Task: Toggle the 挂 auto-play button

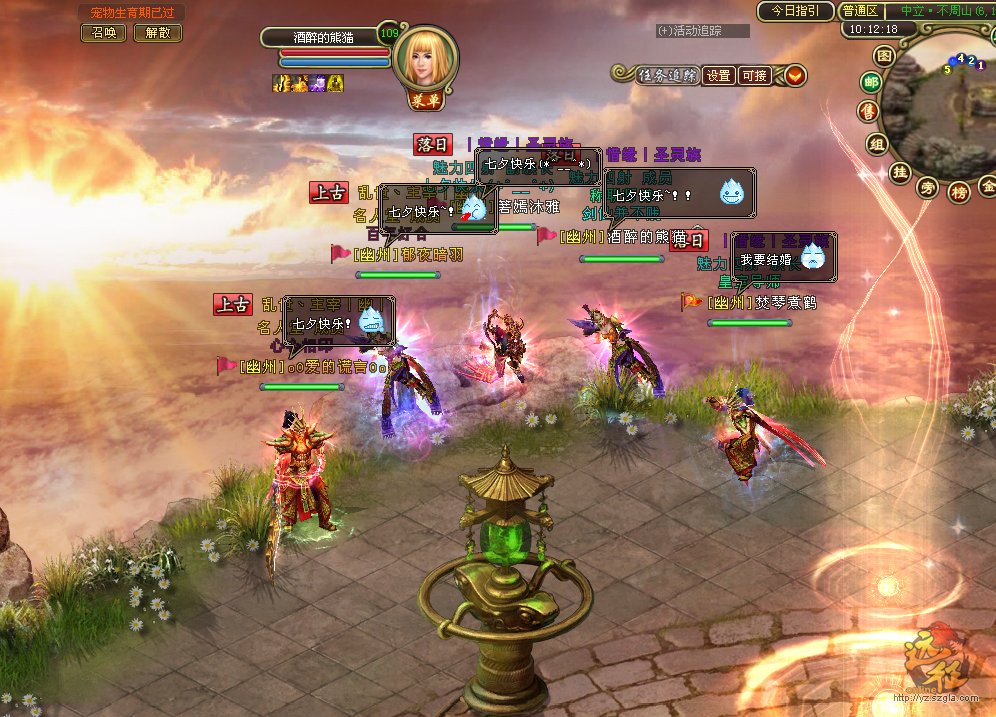Action: [x=900, y=172]
